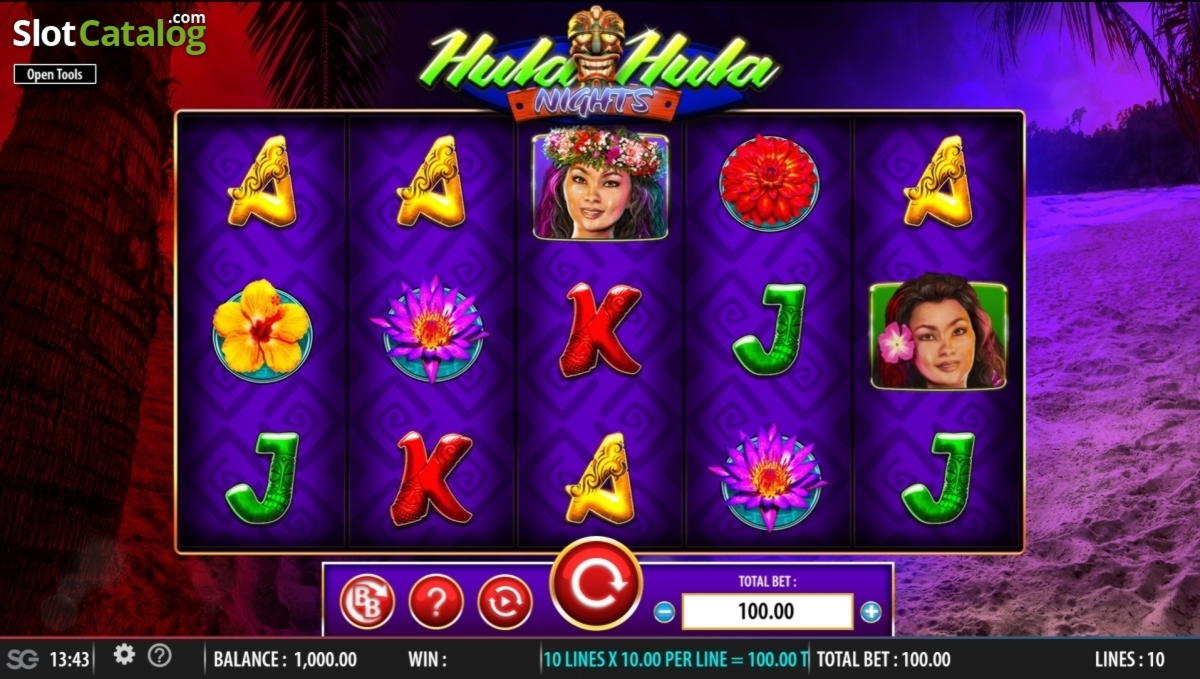This screenshot has height=679, width=1200.
Task: Activate the autoplay button
Action: (505, 601)
